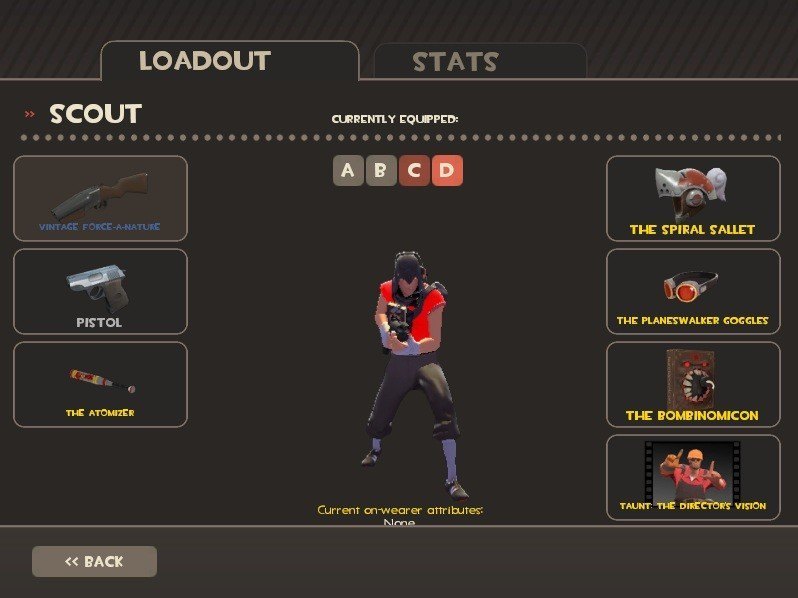Select The Spiral Sallet hat slot
Viewport: 798px width, 598px height.
click(693, 198)
